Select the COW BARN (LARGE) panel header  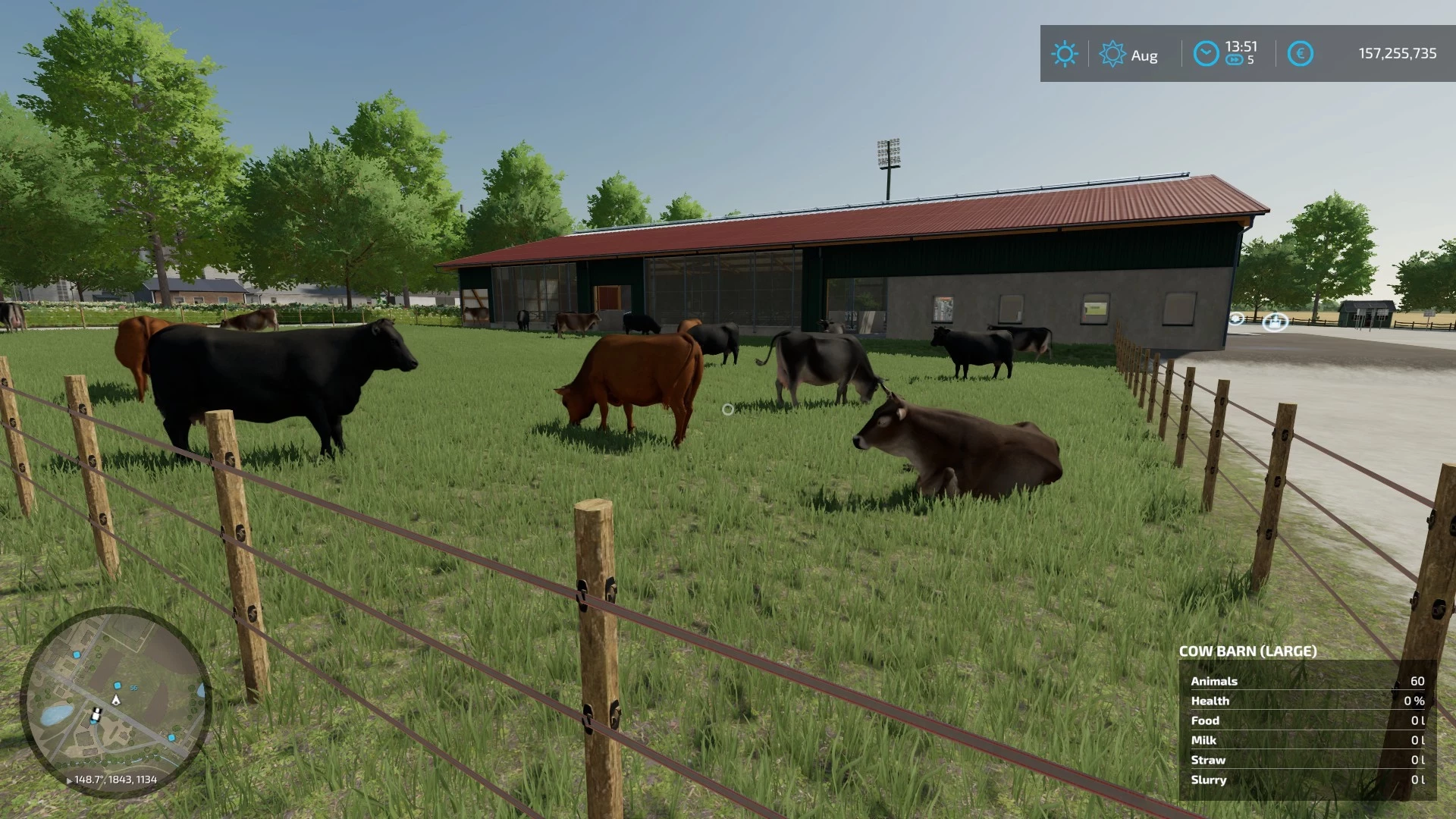[1247, 651]
